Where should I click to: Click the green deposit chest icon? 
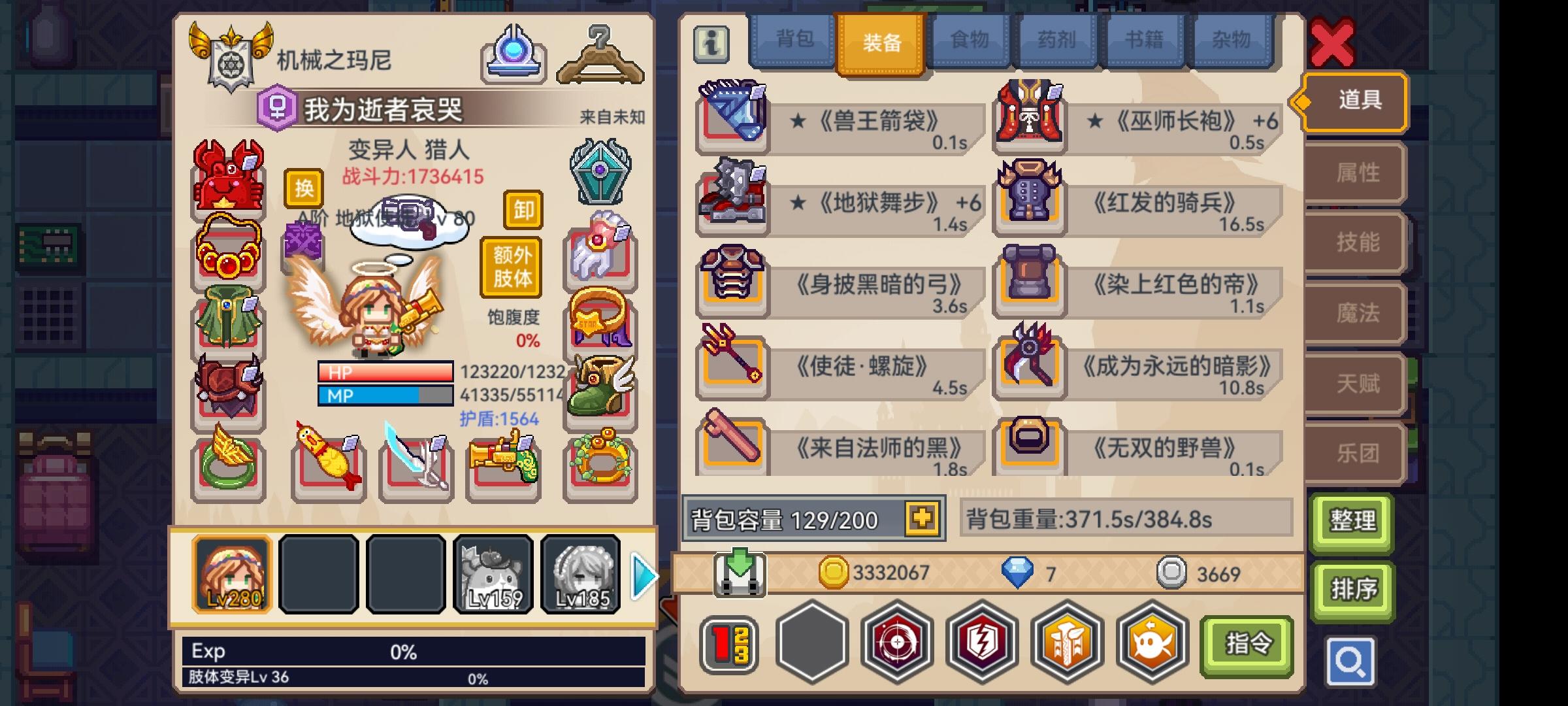738,573
